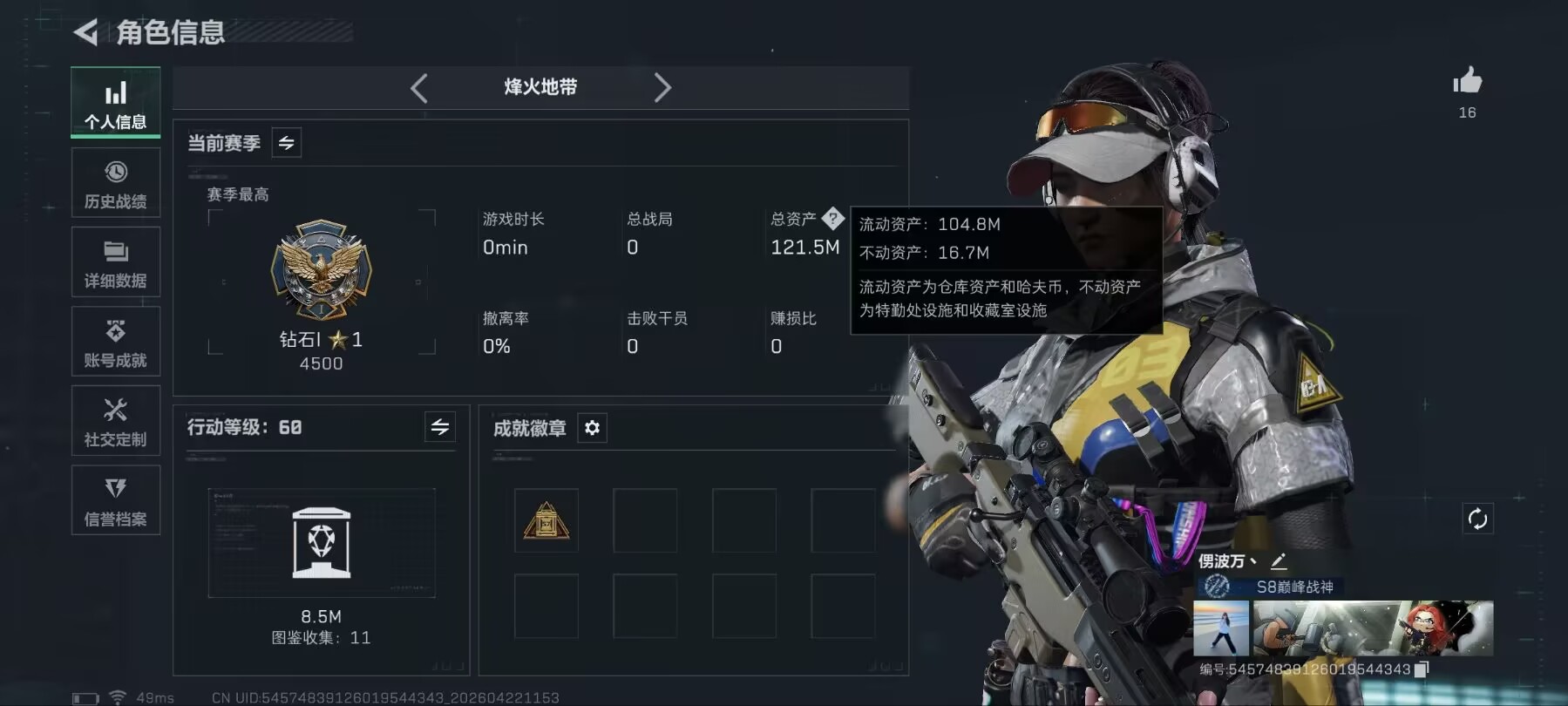Show the 账号成就 tab
This screenshot has height=706, width=1568.
click(116, 341)
